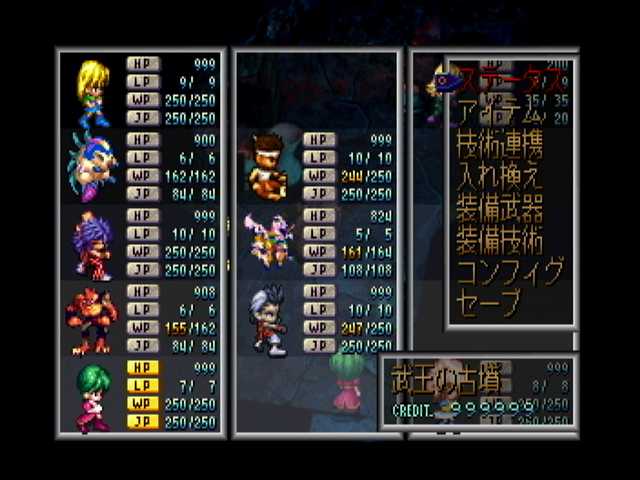Open the 装備技術 (equip skills) entry
The image size is (640, 480).
[x=499, y=240]
